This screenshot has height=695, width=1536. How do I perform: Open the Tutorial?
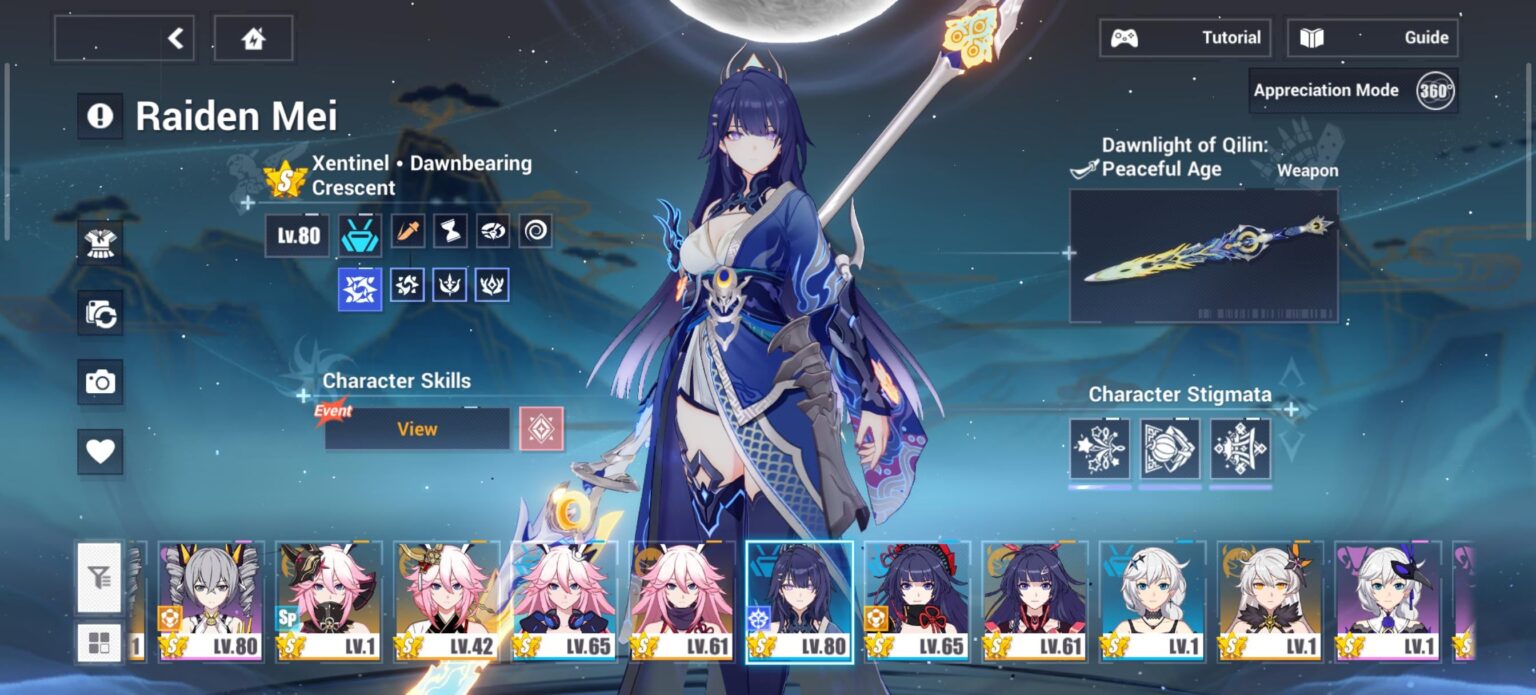pos(1185,38)
